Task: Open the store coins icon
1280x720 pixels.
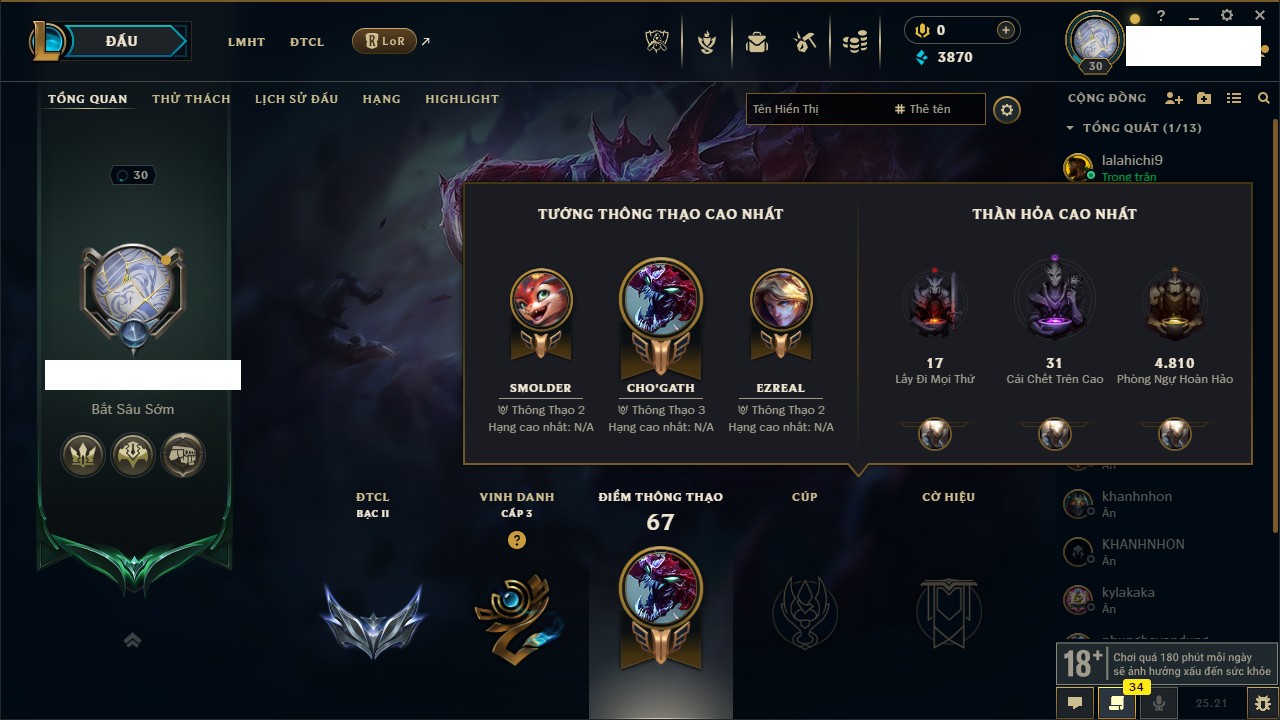Action: pos(854,42)
